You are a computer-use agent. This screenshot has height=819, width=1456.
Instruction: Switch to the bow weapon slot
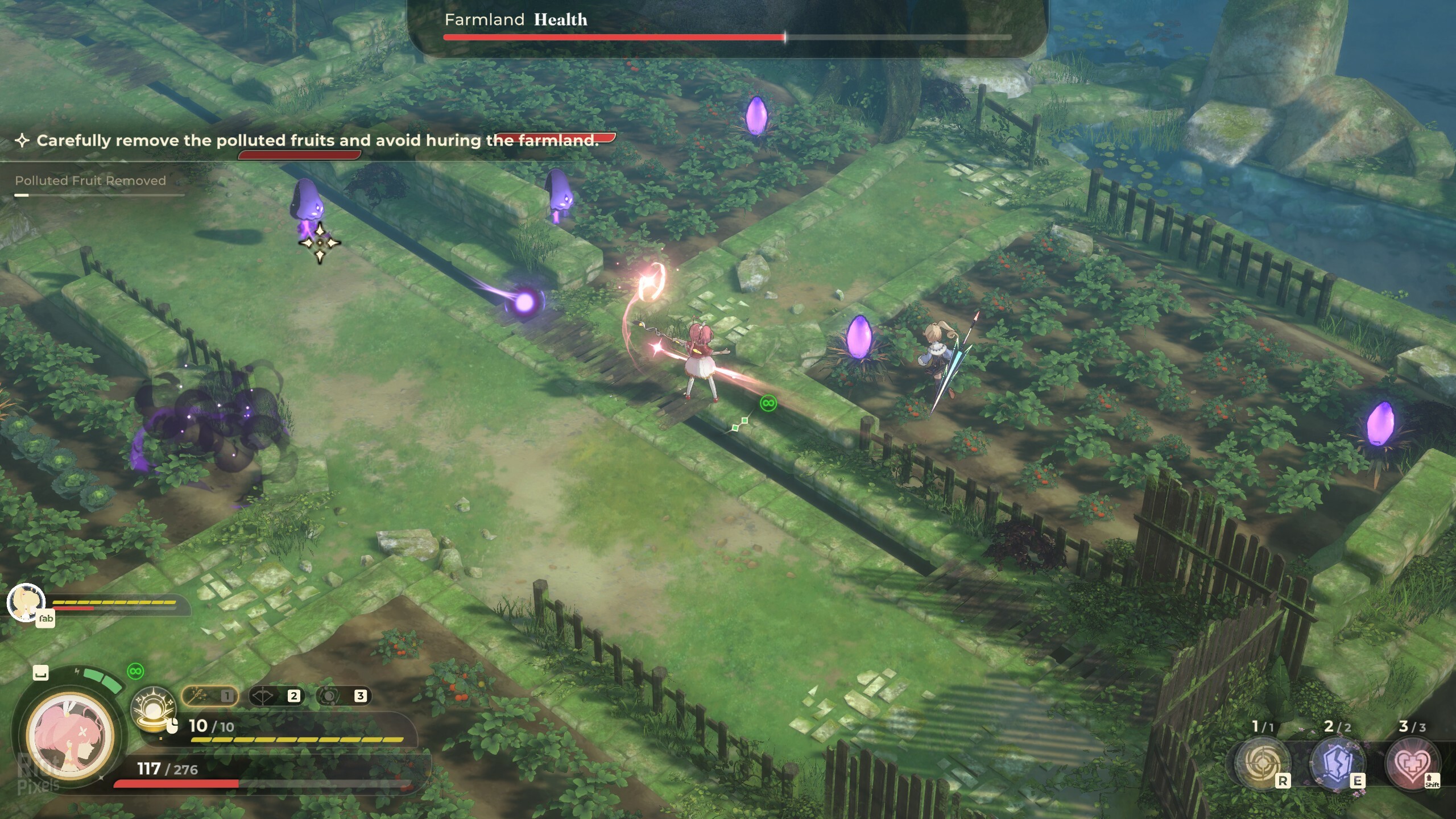(x=276, y=696)
